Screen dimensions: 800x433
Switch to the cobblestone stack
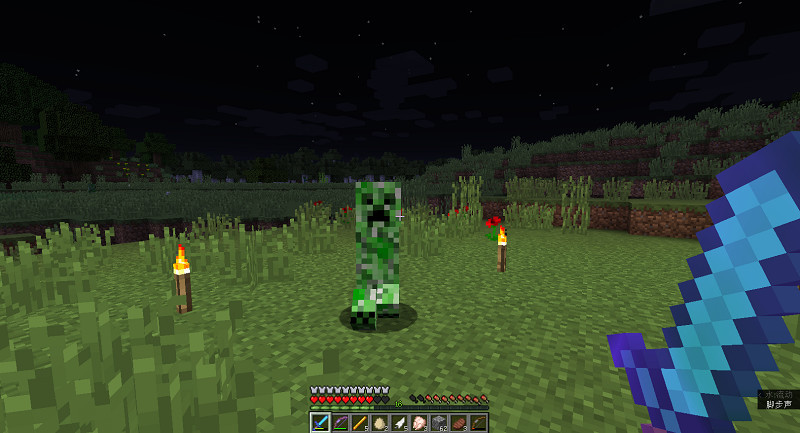click(439, 423)
